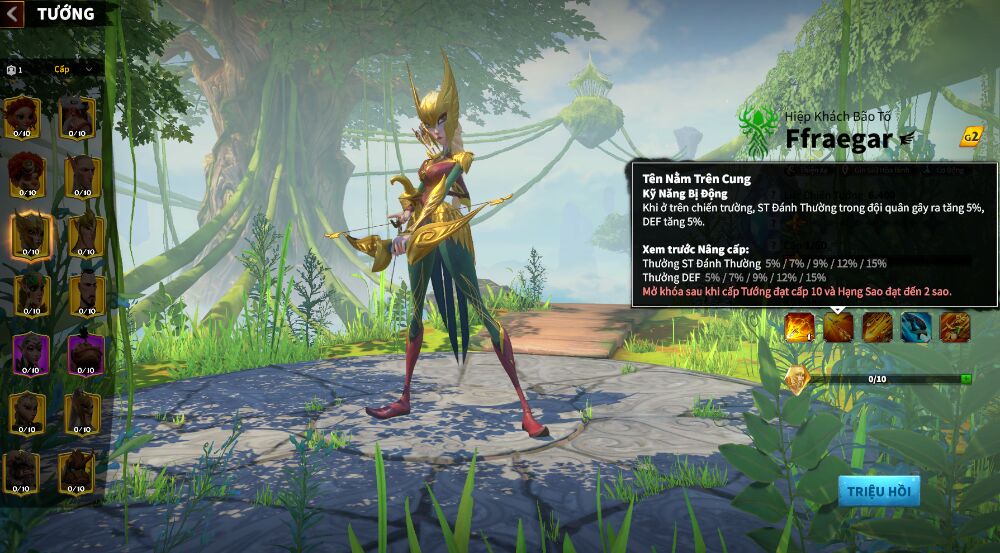
Task: Open the Cấp sort dropdown
Action: (74, 69)
